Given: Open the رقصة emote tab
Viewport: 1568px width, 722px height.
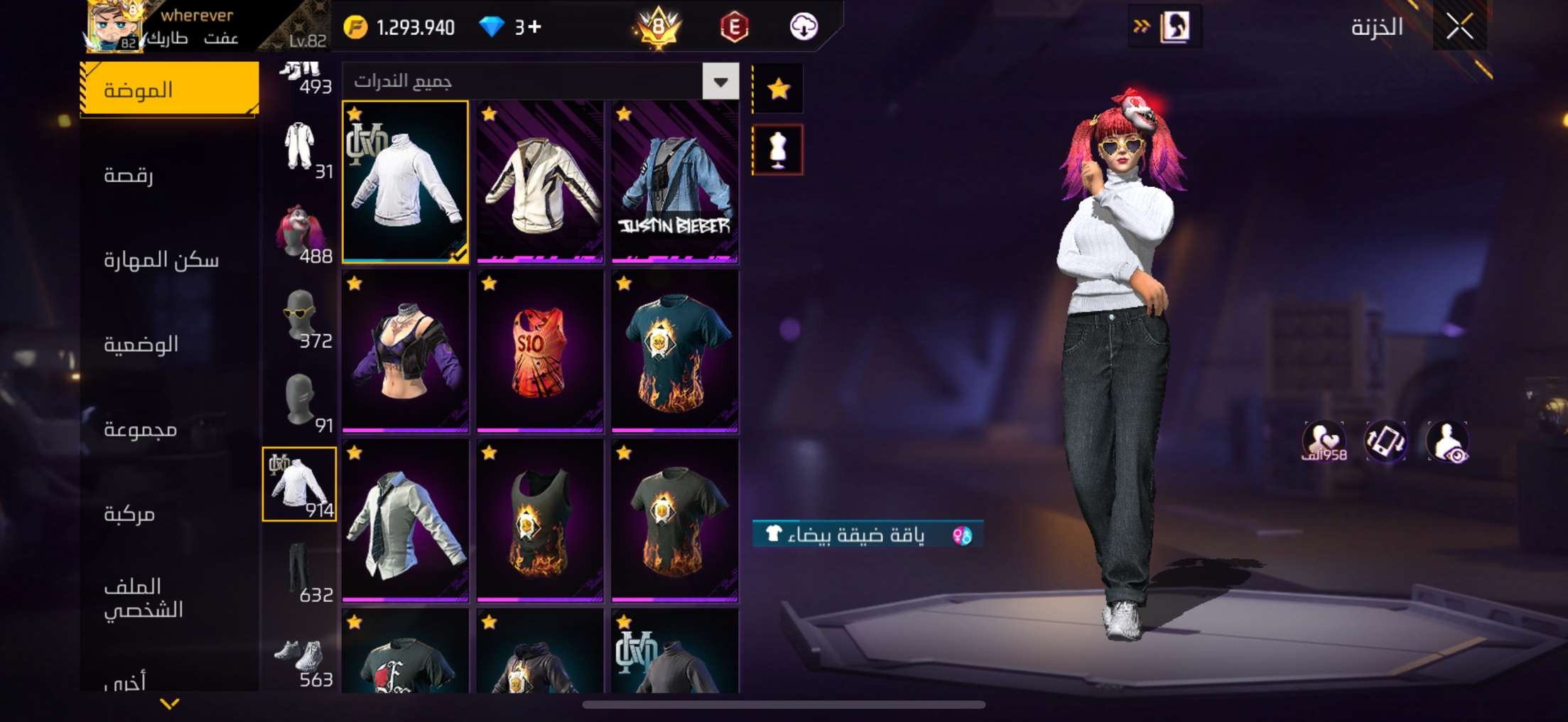Looking at the screenshot, I should click(129, 175).
